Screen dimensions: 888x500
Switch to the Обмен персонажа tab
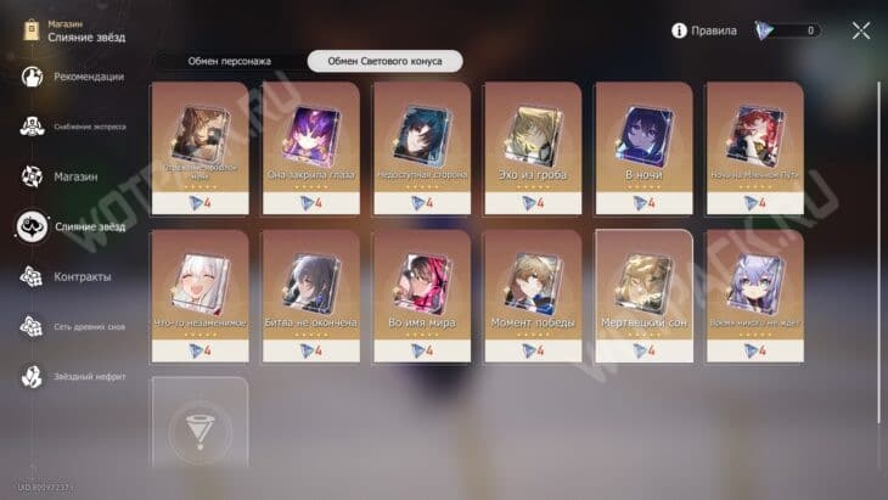(229, 61)
